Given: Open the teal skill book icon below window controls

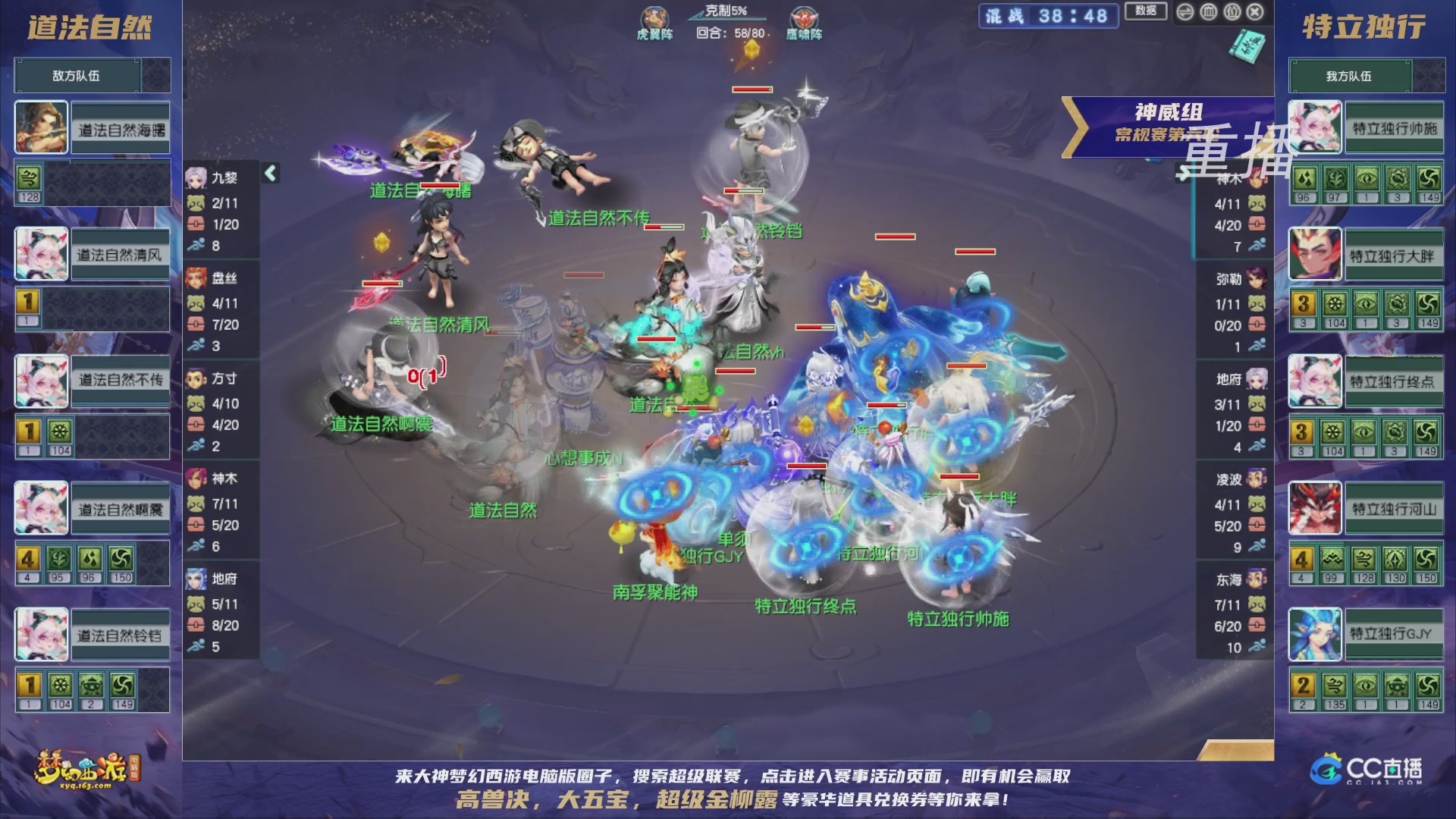Looking at the screenshot, I should pos(1250,47).
